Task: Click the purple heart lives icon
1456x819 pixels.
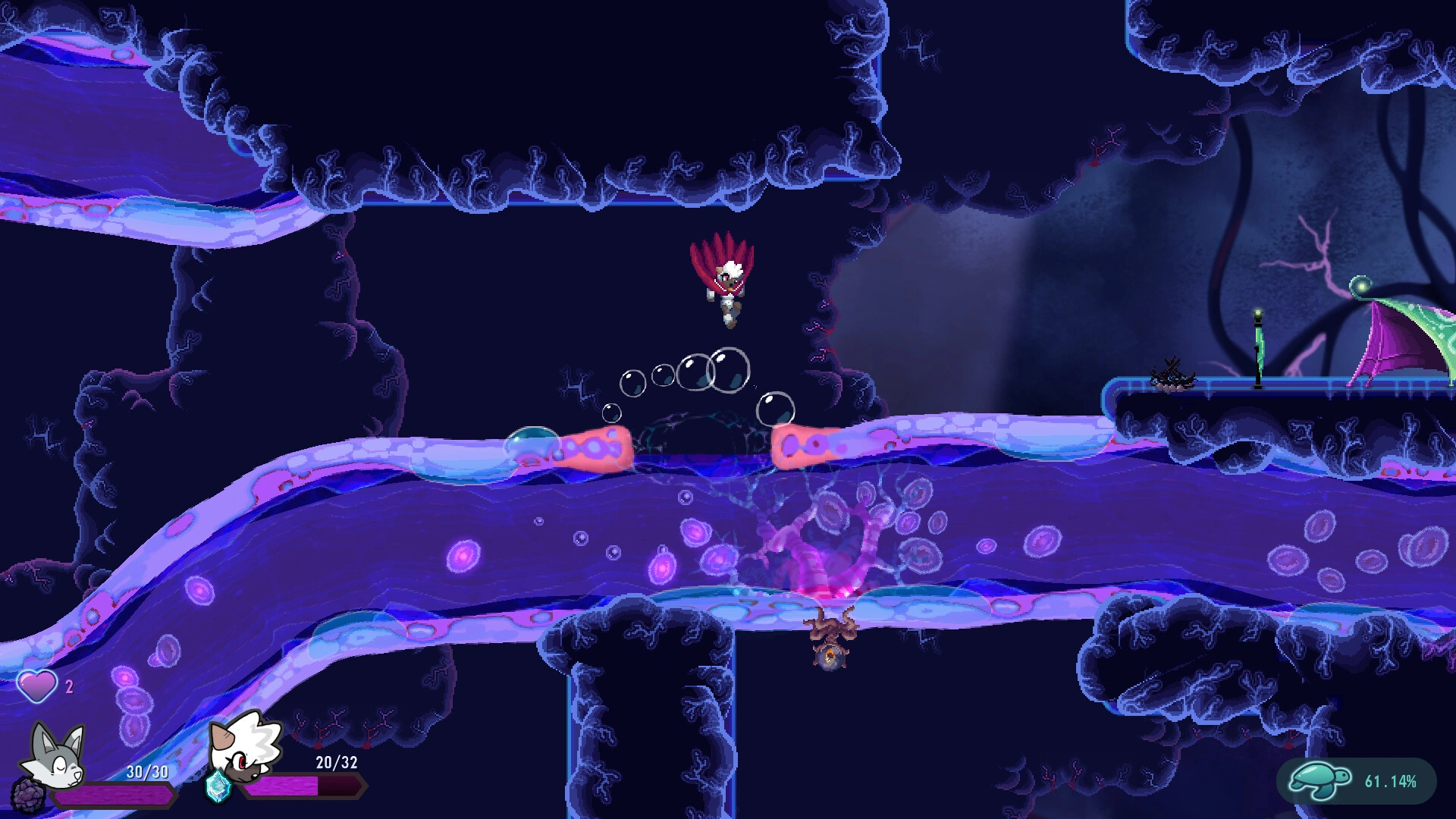Action: (x=36, y=686)
